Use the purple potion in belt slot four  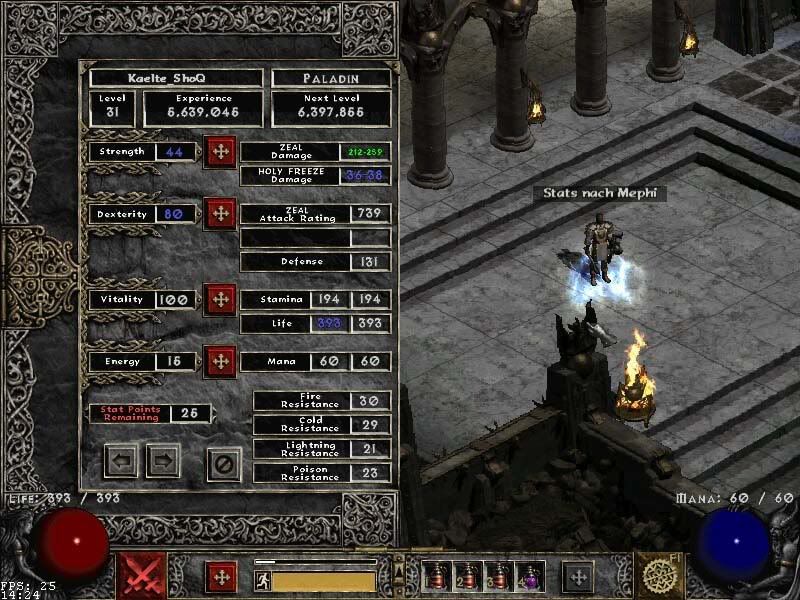529,577
